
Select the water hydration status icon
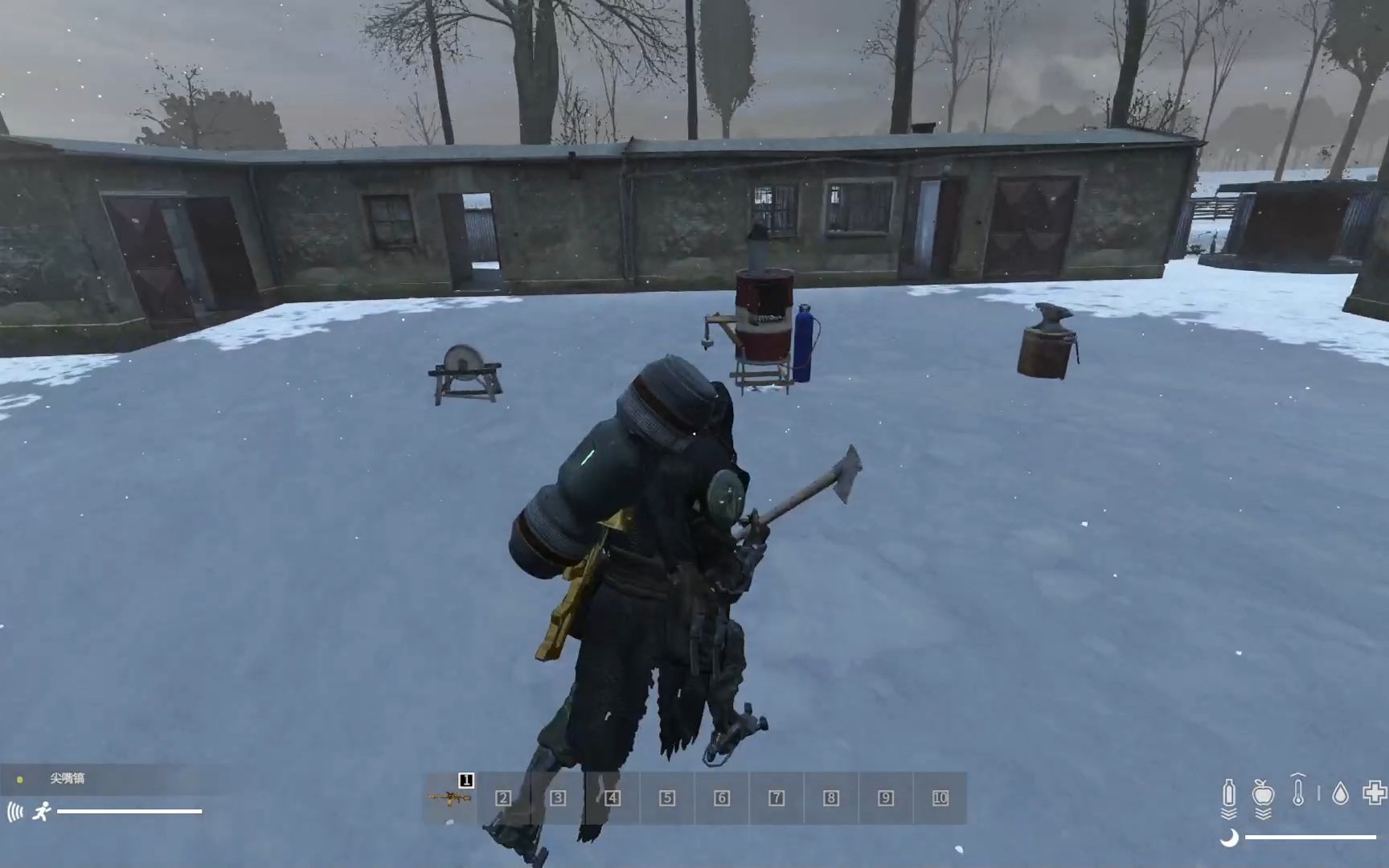point(1228,792)
